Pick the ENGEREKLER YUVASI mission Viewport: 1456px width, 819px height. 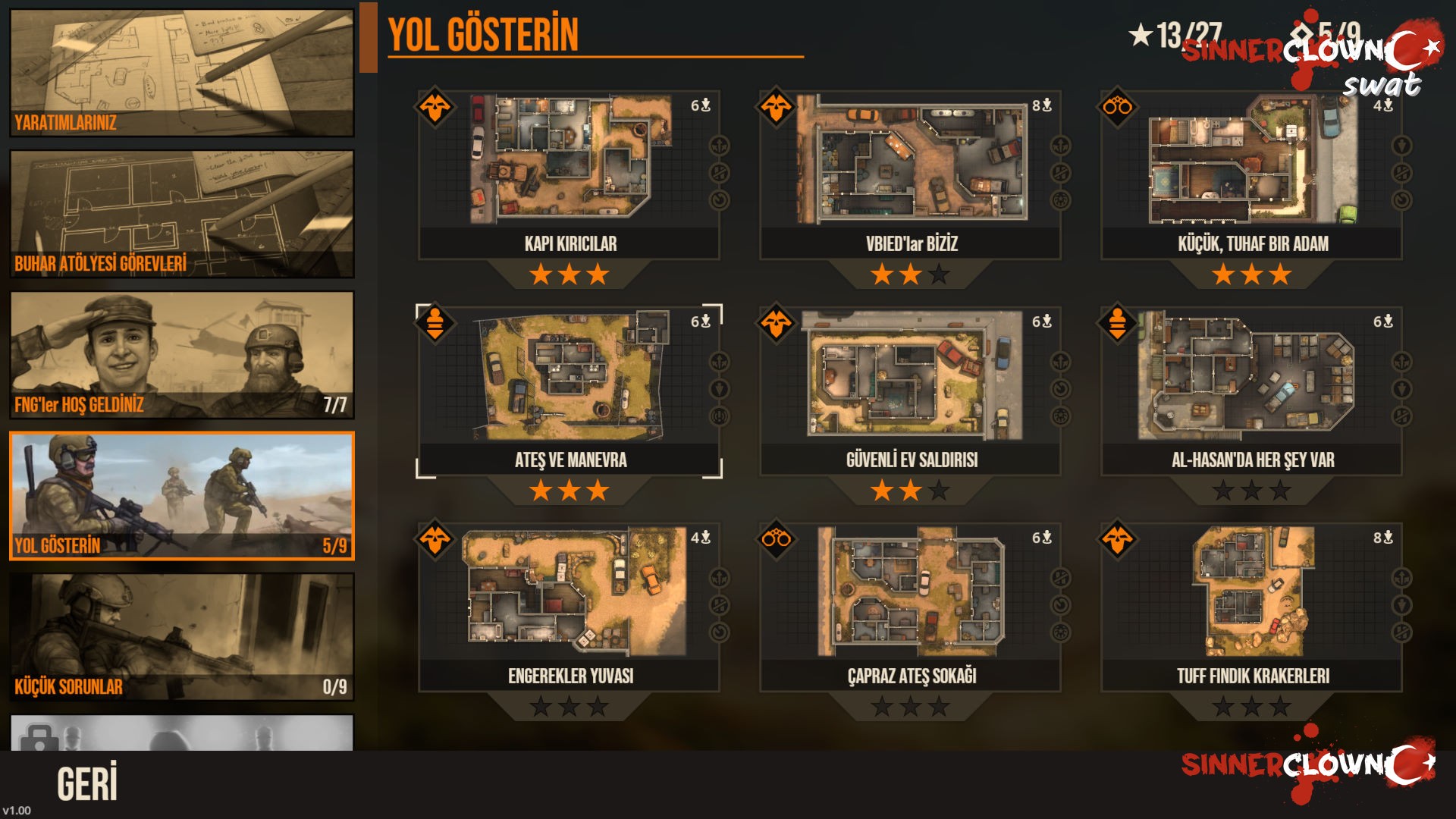click(x=569, y=607)
